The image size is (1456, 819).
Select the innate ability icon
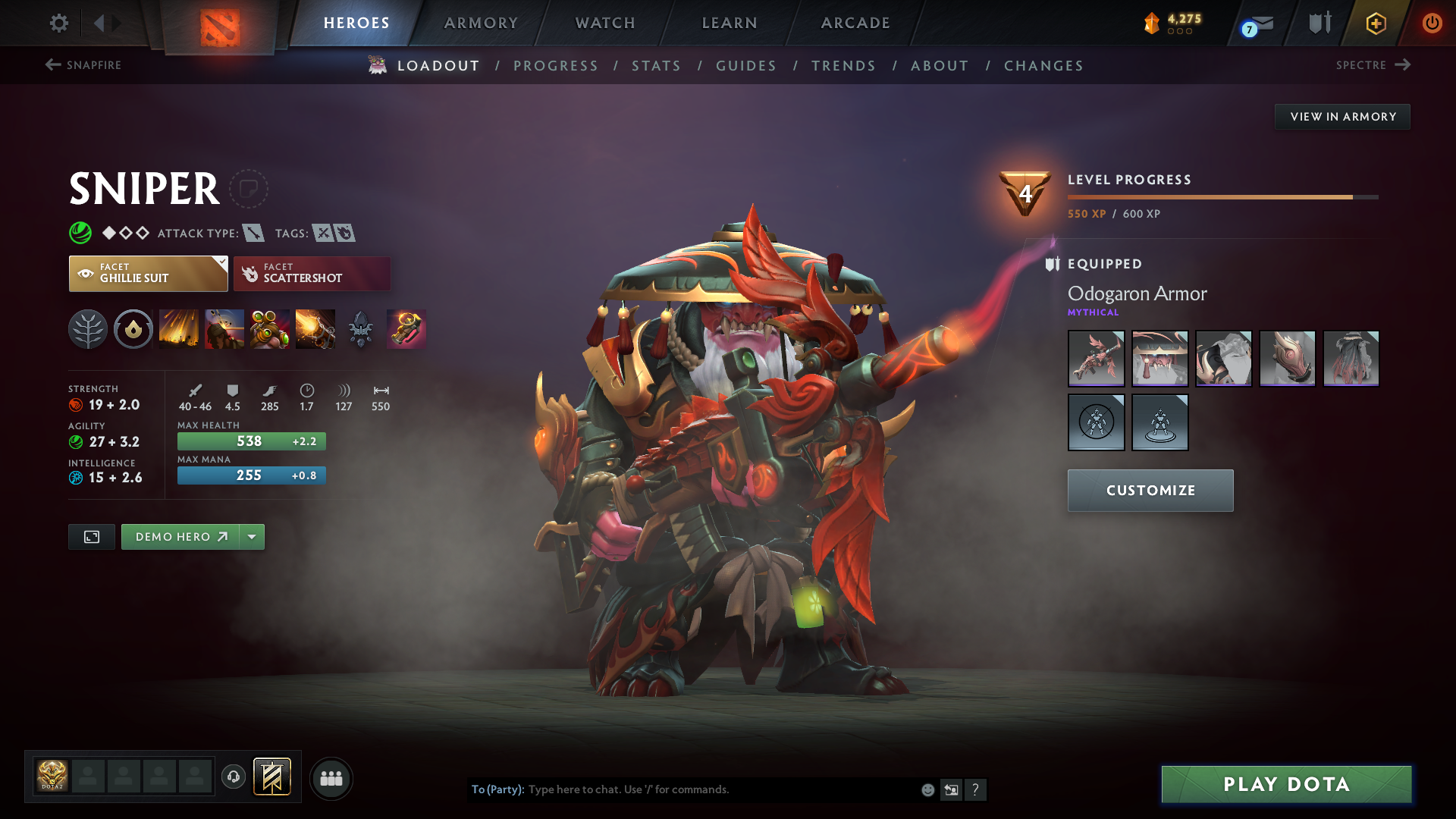[x=133, y=328]
